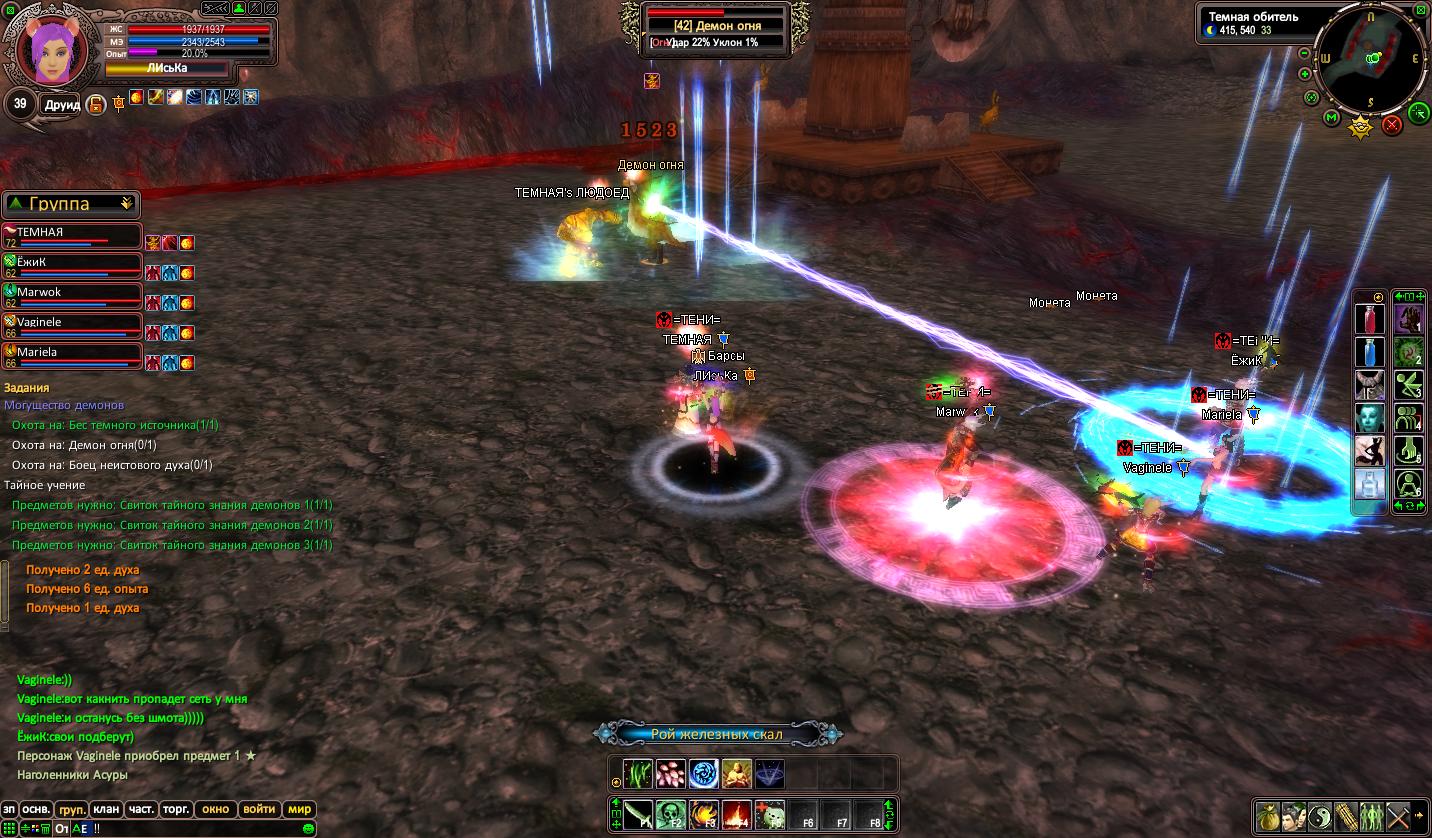Activate the F2 green skull skill
Screen dimensions: 1432x838
[672, 814]
